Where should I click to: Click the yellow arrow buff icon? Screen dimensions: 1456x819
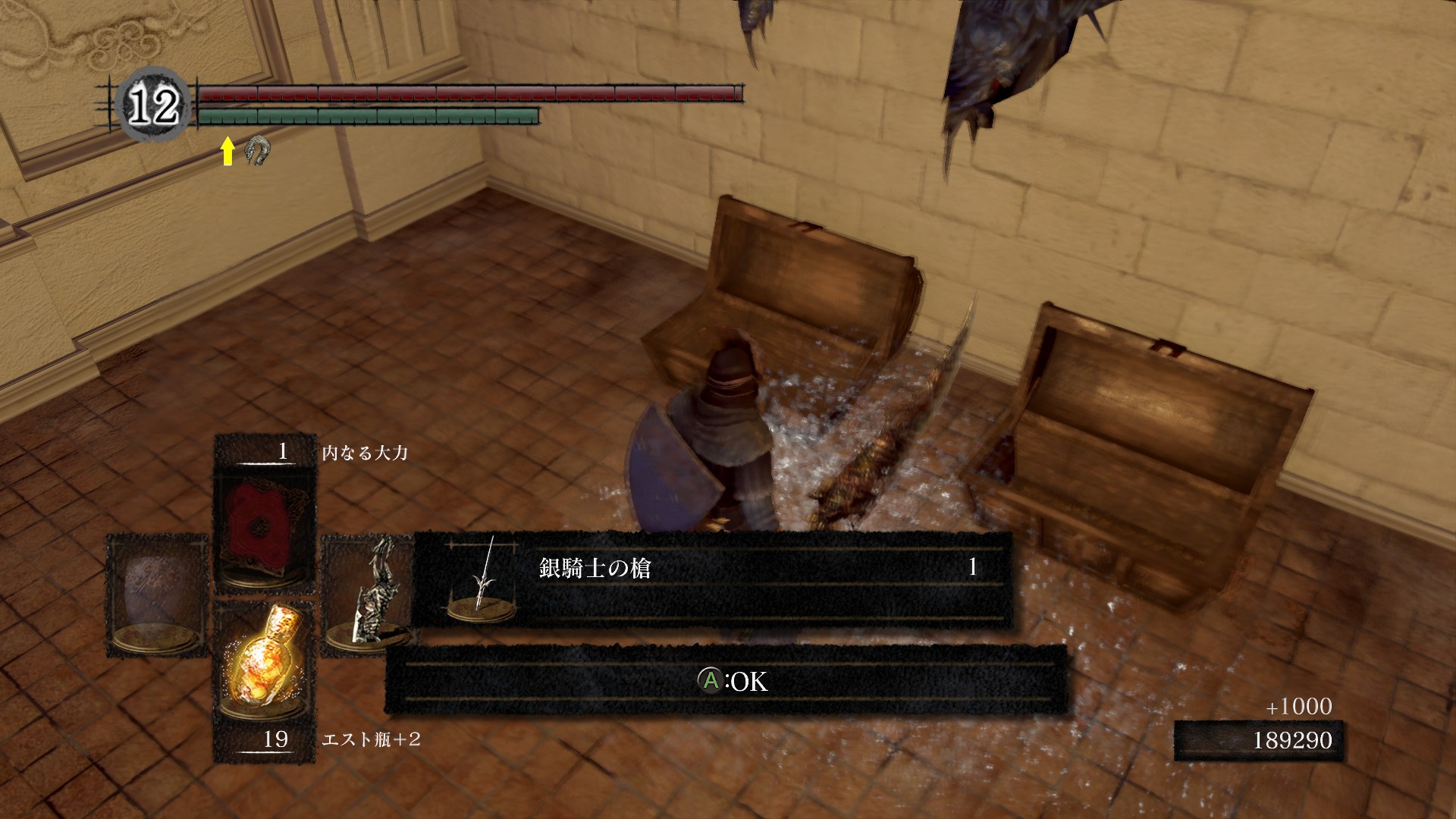(227, 151)
